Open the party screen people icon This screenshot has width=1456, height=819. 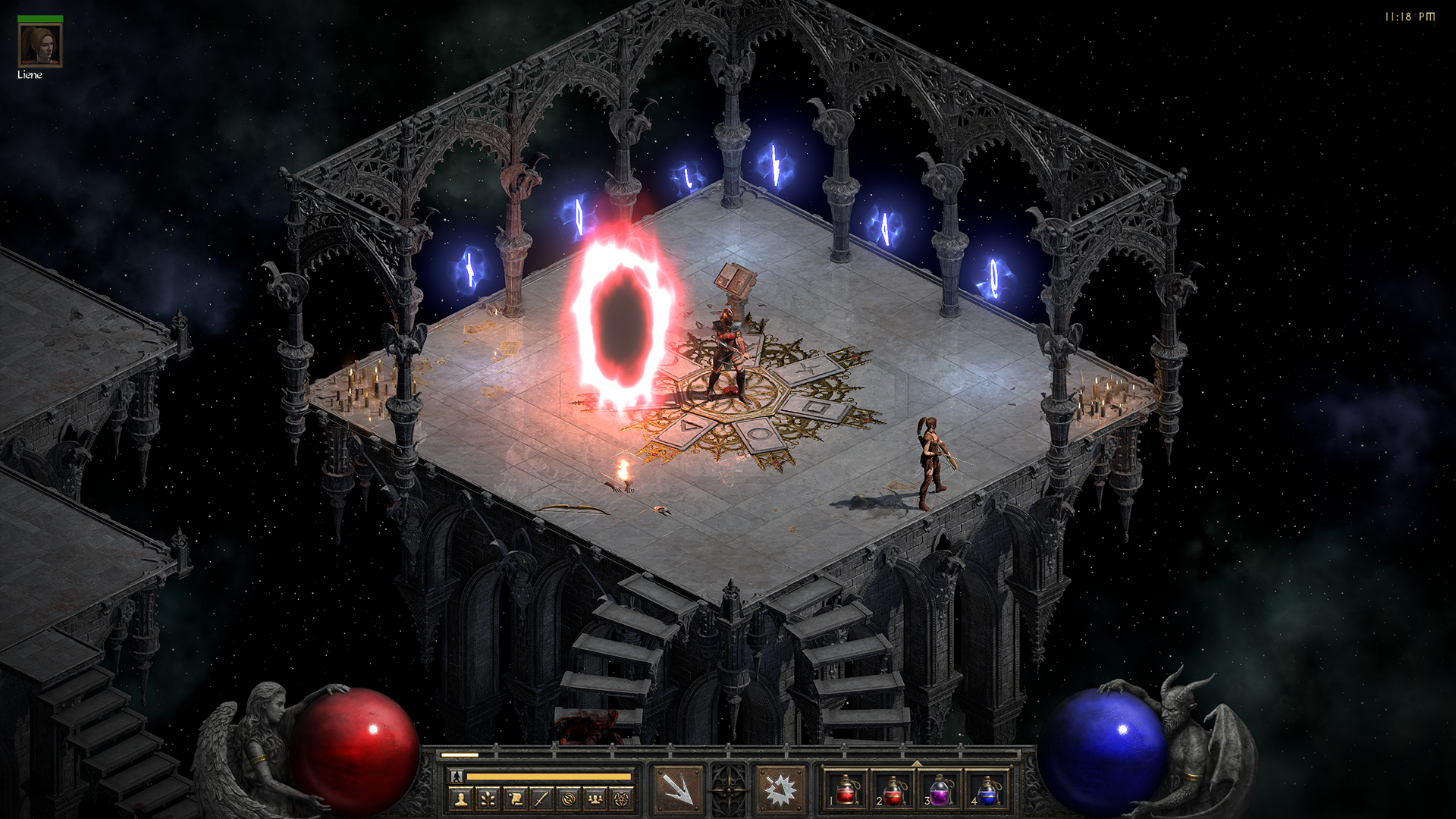(595, 799)
